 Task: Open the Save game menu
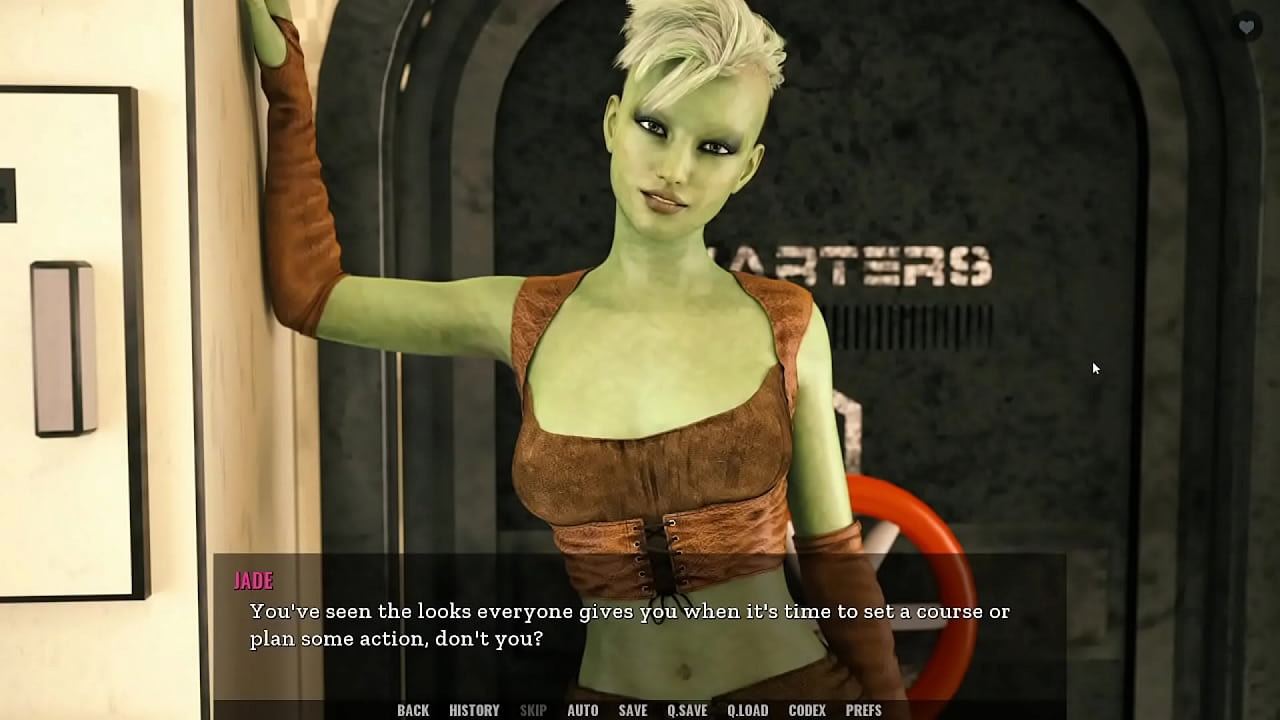tap(633, 710)
